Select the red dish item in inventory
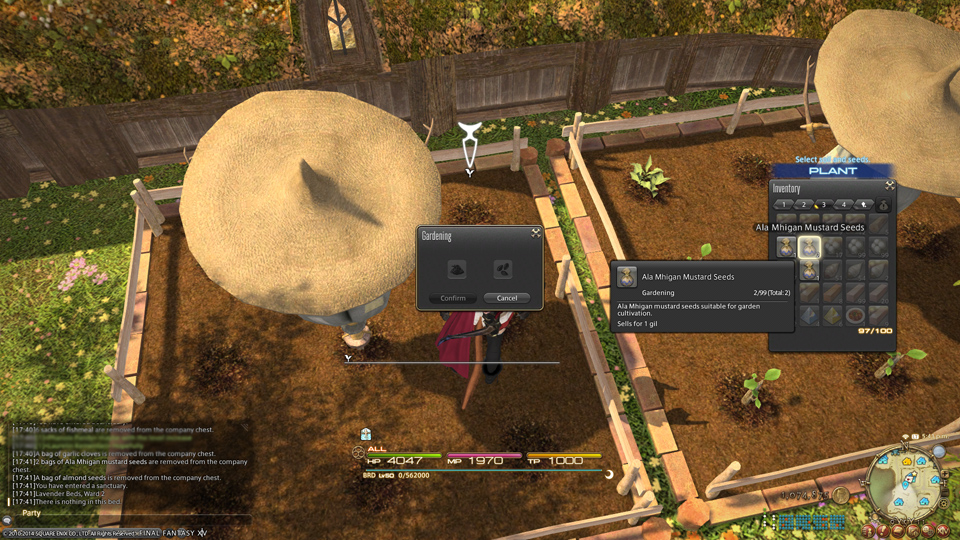The image size is (960, 540). [x=855, y=316]
